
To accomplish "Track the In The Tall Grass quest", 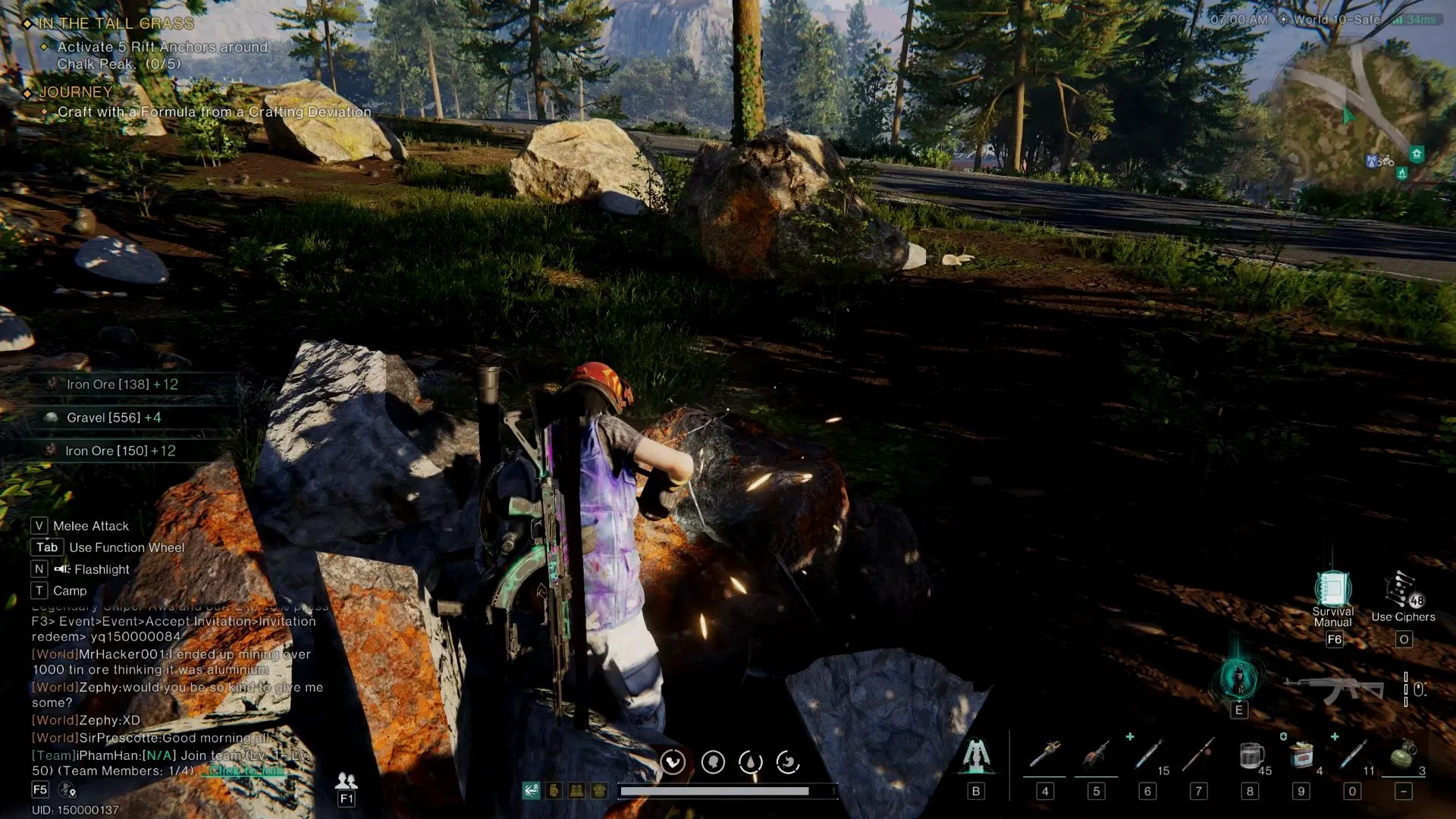I will 116,24.
